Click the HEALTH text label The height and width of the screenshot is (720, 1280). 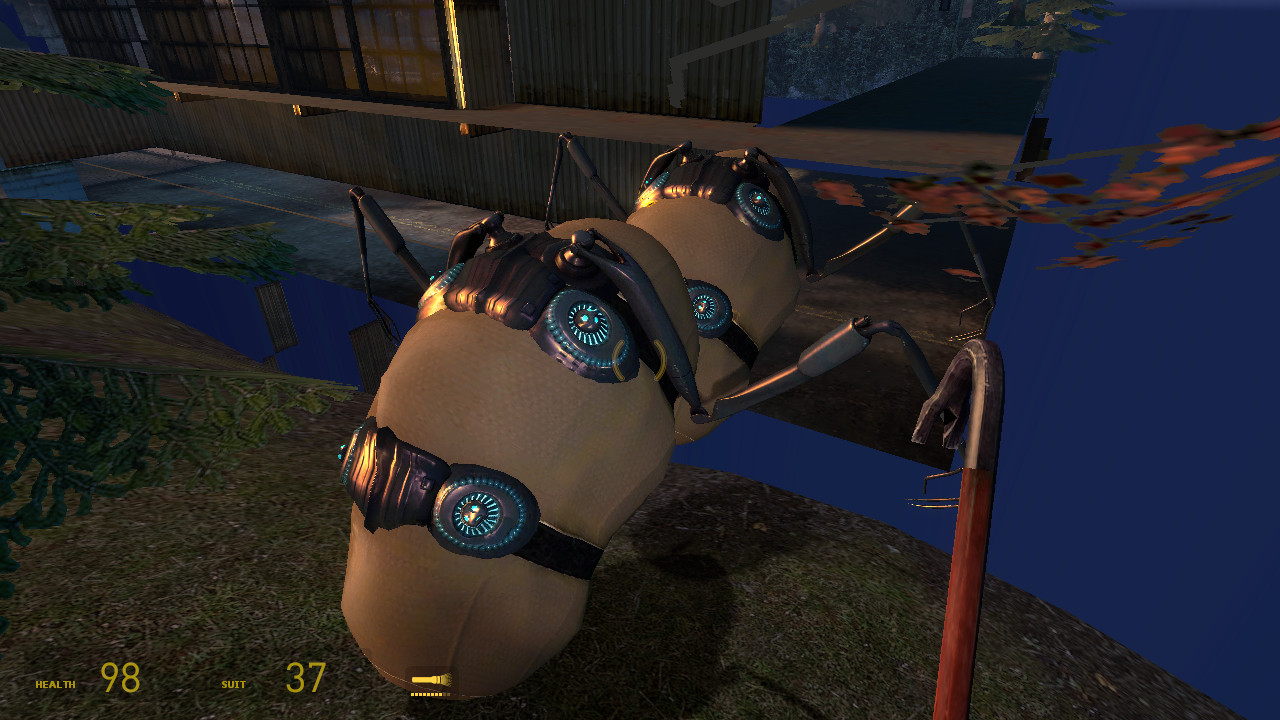[x=55, y=684]
